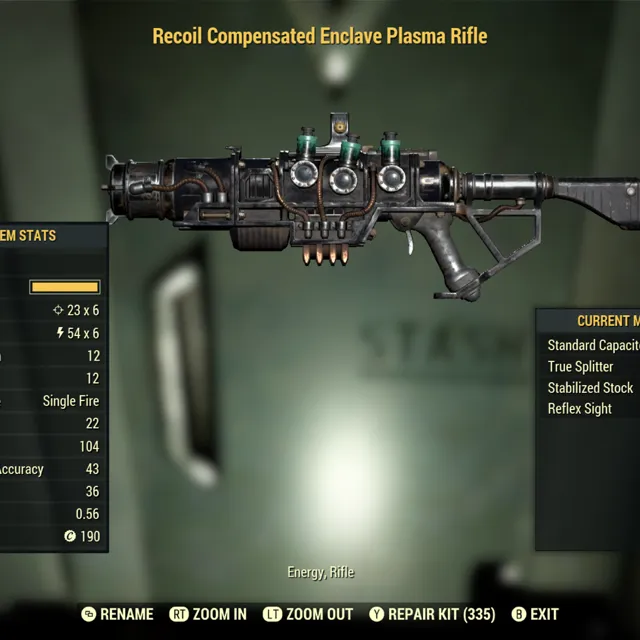Choose the Rename option
The height and width of the screenshot is (640, 640).
(x=118, y=614)
